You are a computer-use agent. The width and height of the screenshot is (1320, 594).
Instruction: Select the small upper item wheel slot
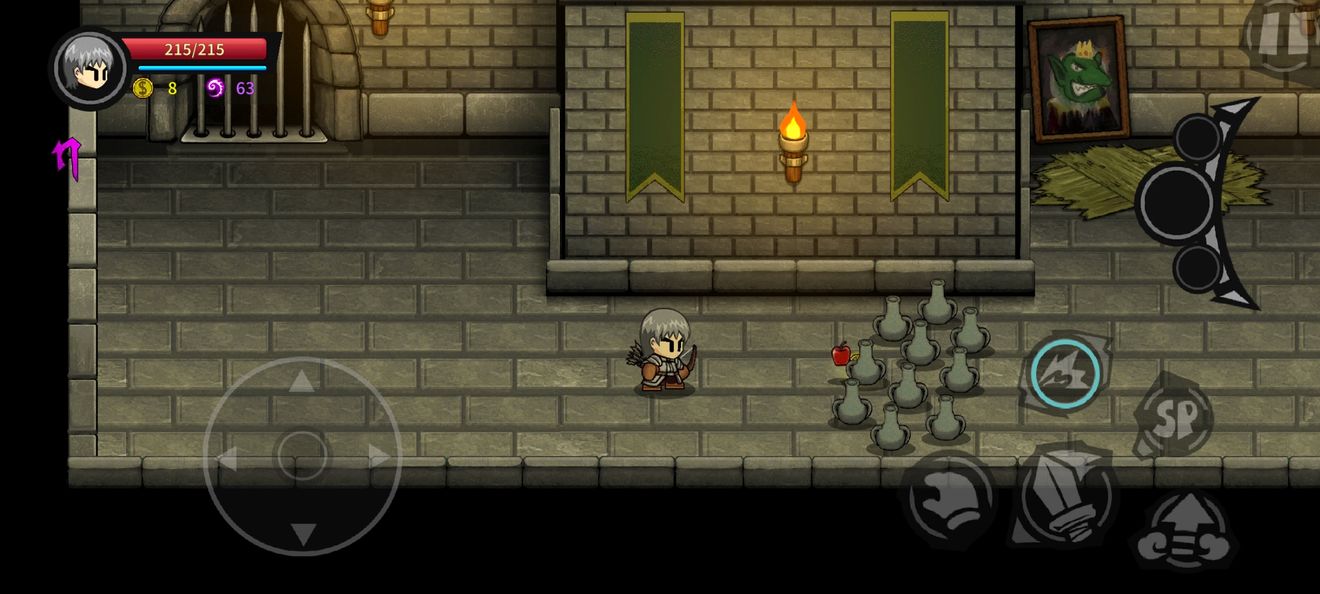[x=1197, y=137]
